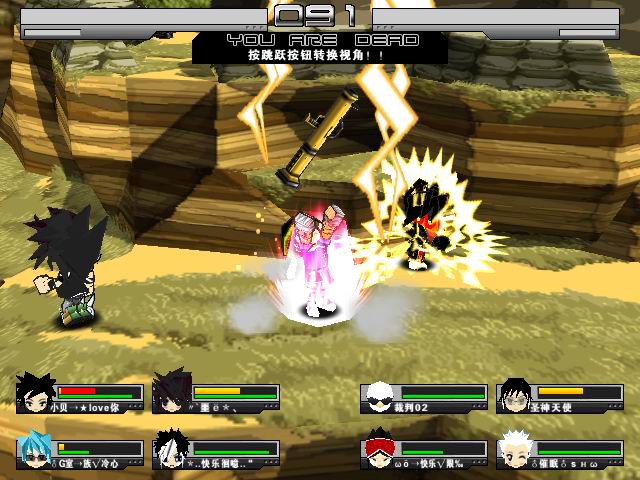Select the purple-haired player 墨ё portrait
The height and width of the screenshot is (480, 640).
[171, 392]
